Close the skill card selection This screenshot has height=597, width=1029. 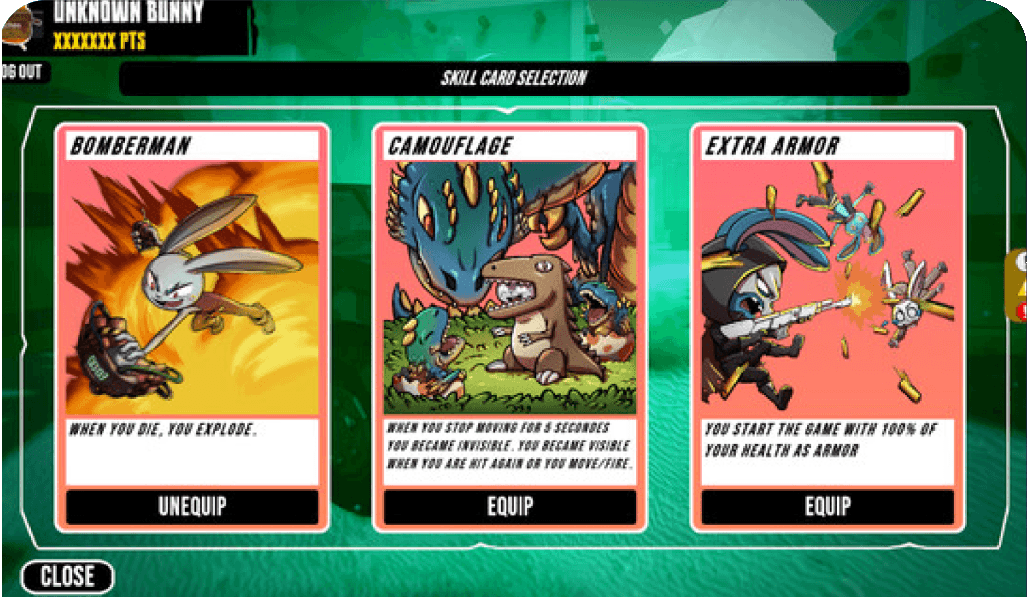(67, 577)
